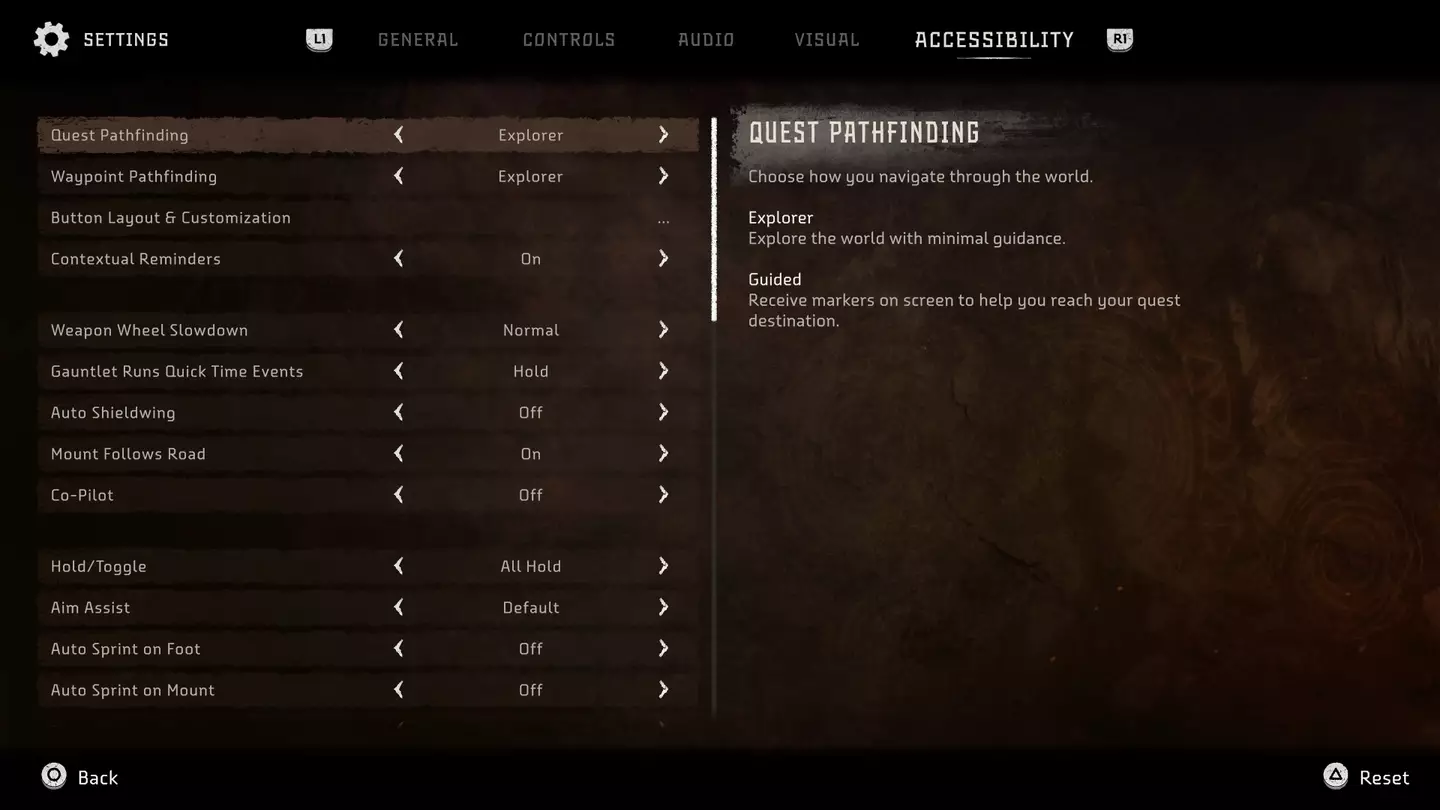Open the Controls settings tab

(x=568, y=40)
